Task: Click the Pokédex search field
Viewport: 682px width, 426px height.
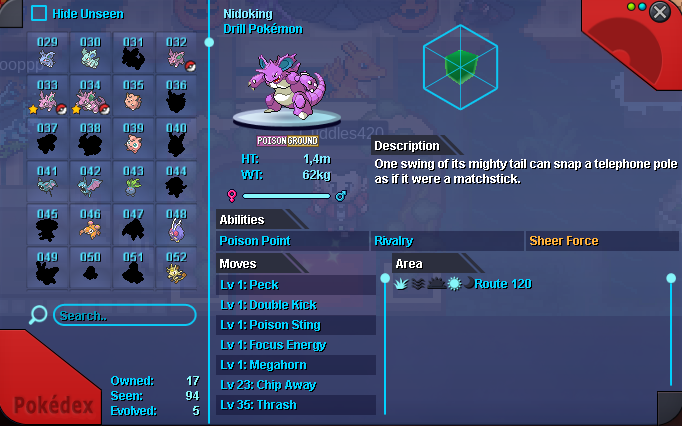Action: click(x=123, y=316)
